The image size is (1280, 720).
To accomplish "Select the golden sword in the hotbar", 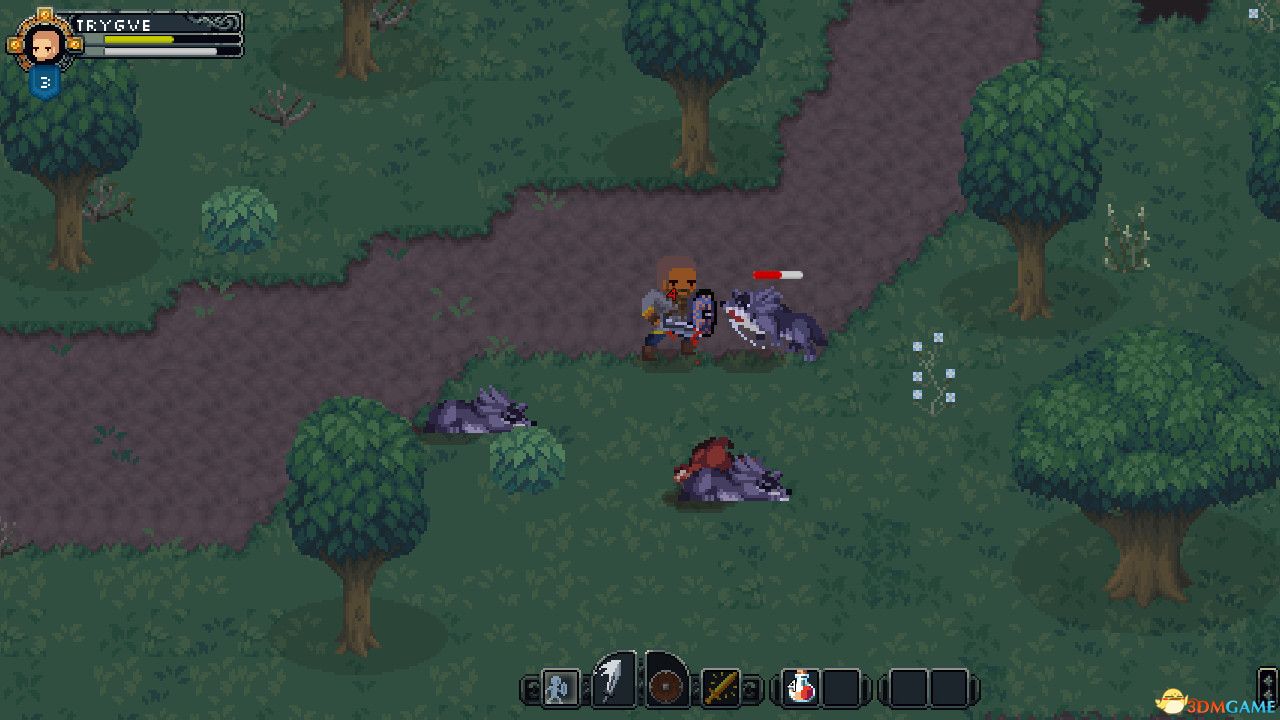I will (x=720, y=688).
